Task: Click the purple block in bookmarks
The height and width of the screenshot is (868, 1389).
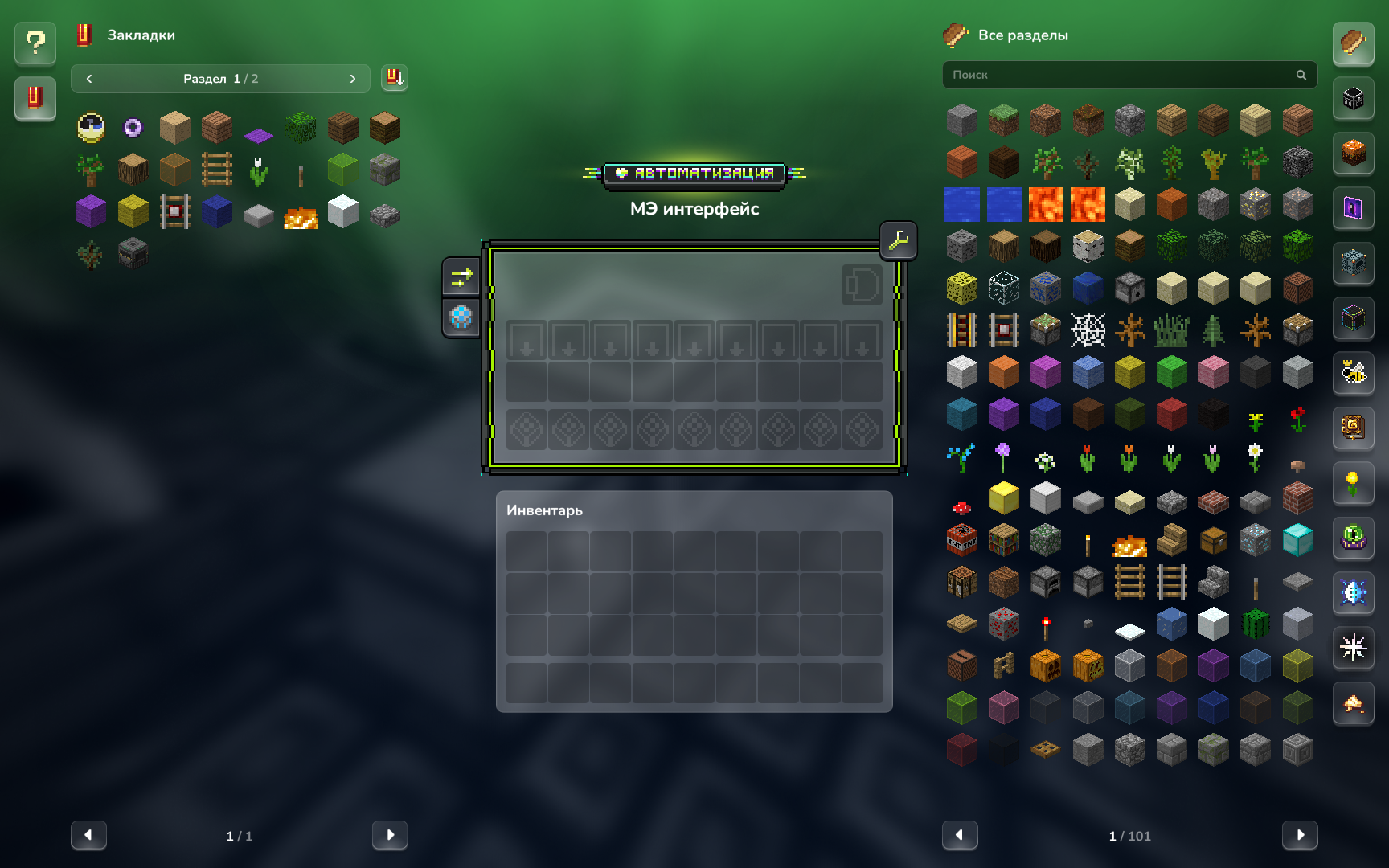Action: [91, 212]
